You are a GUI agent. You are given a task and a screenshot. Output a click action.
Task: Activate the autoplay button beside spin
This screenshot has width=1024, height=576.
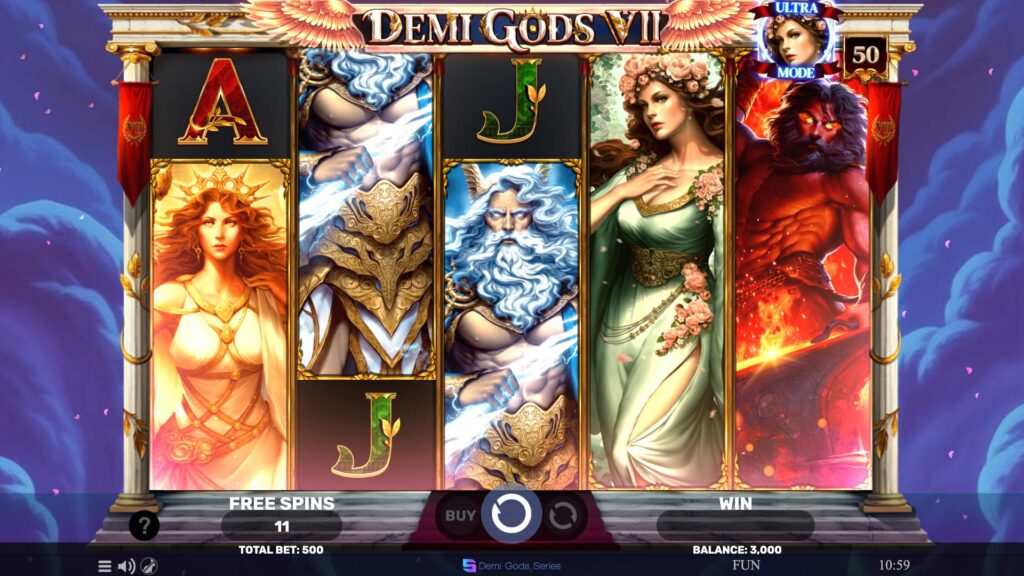[563, 516]
